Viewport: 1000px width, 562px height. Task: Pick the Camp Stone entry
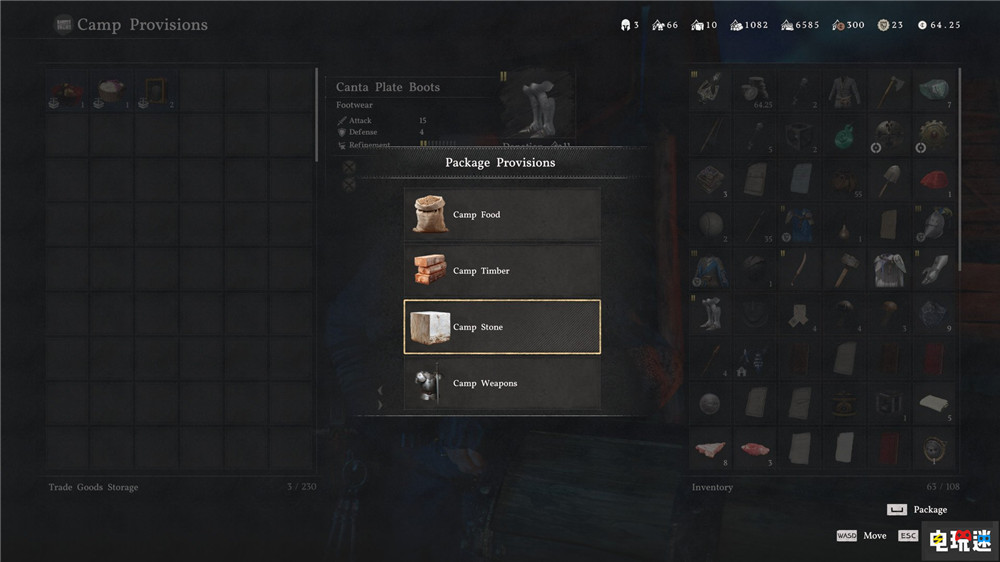[501, 327]
